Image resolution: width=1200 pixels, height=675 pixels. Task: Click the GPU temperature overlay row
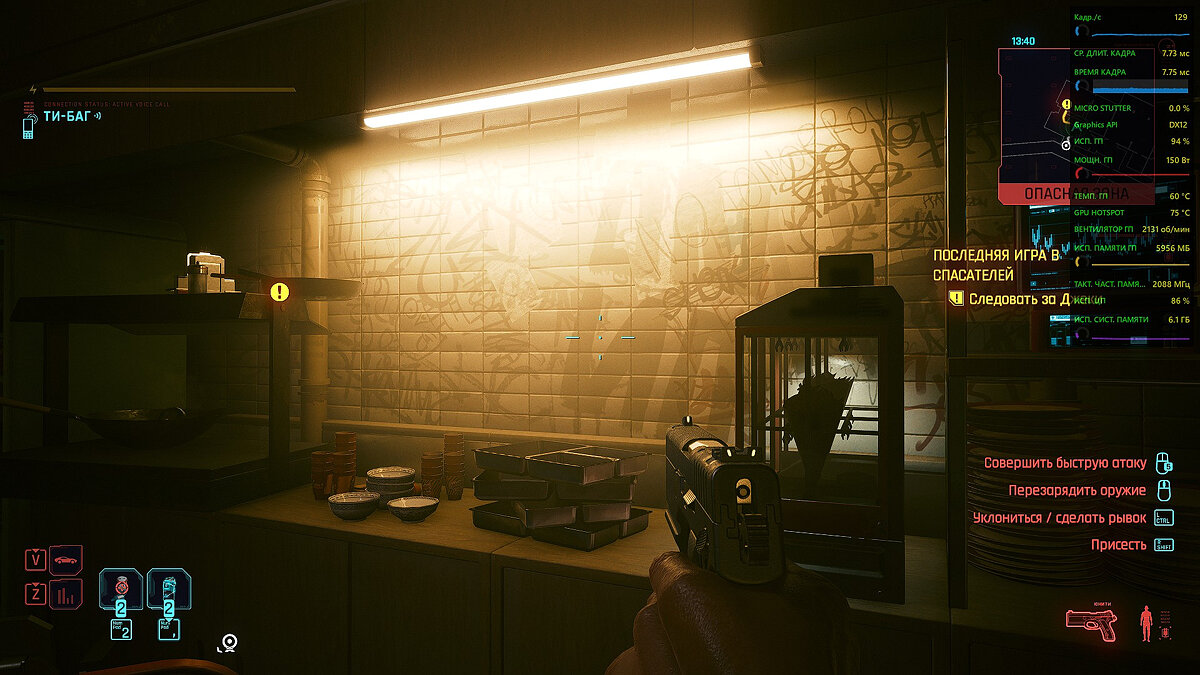pyautogui.click(x=1132, y=196)
